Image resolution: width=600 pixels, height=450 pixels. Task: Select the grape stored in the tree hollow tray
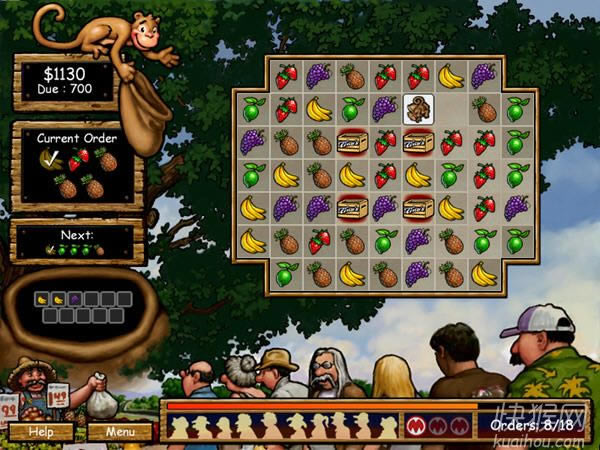pos(75,299)
